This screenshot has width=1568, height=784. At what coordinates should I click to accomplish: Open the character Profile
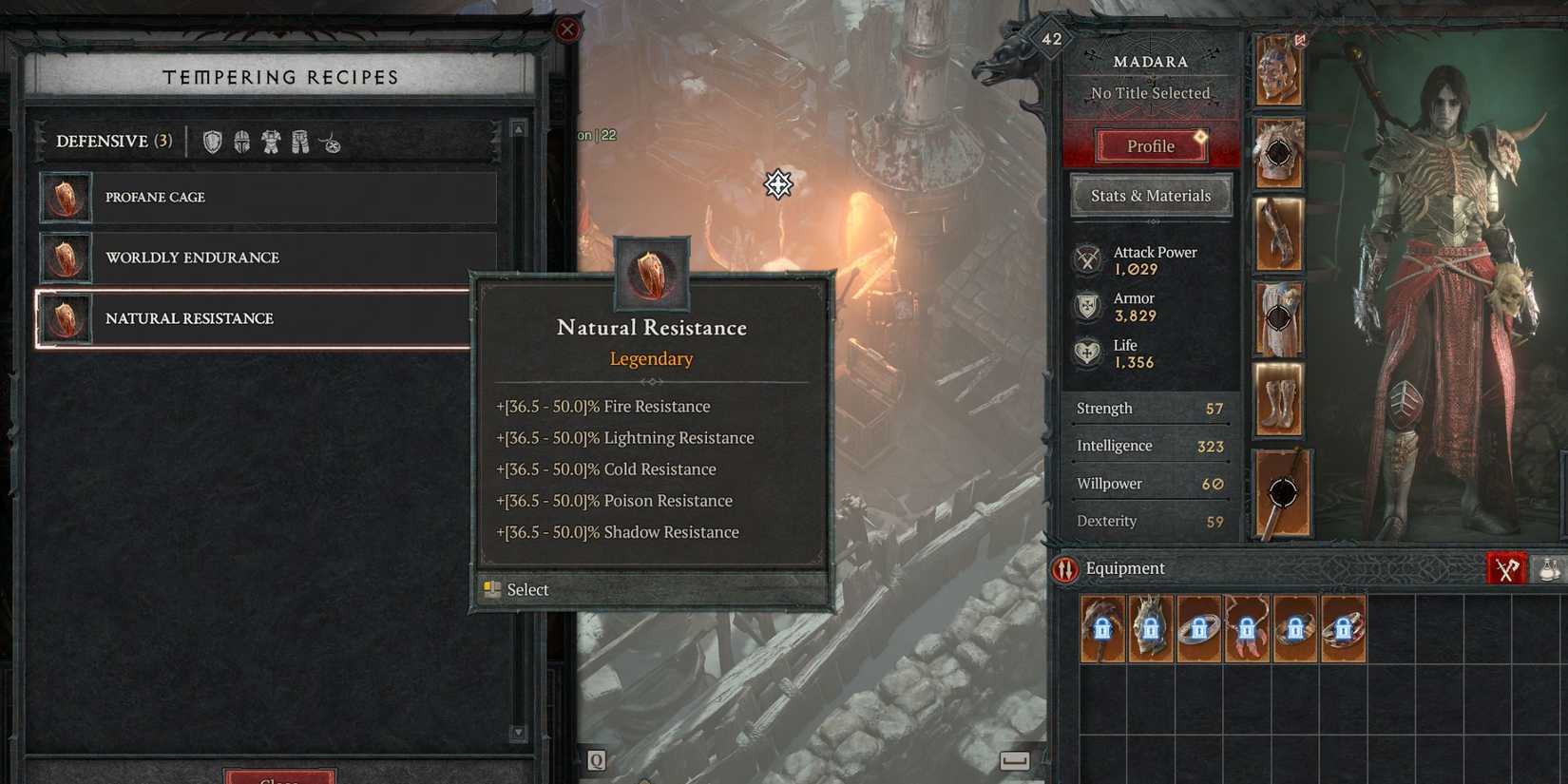1151,145
